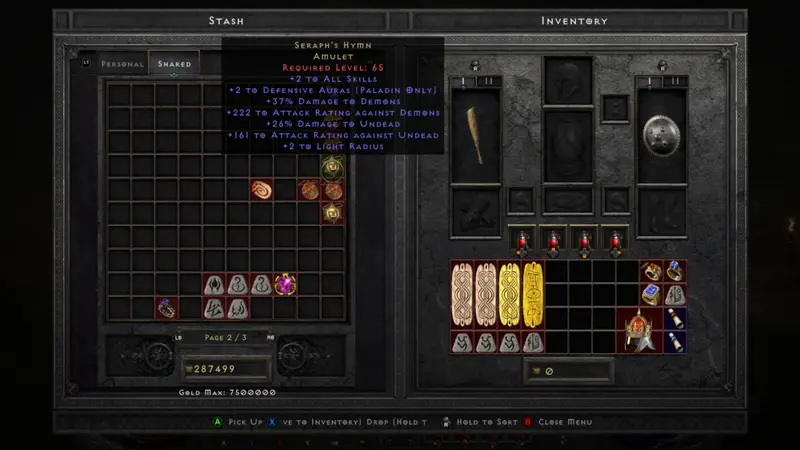
Task: Select the Shared stash tab
Action: [174, 64]
